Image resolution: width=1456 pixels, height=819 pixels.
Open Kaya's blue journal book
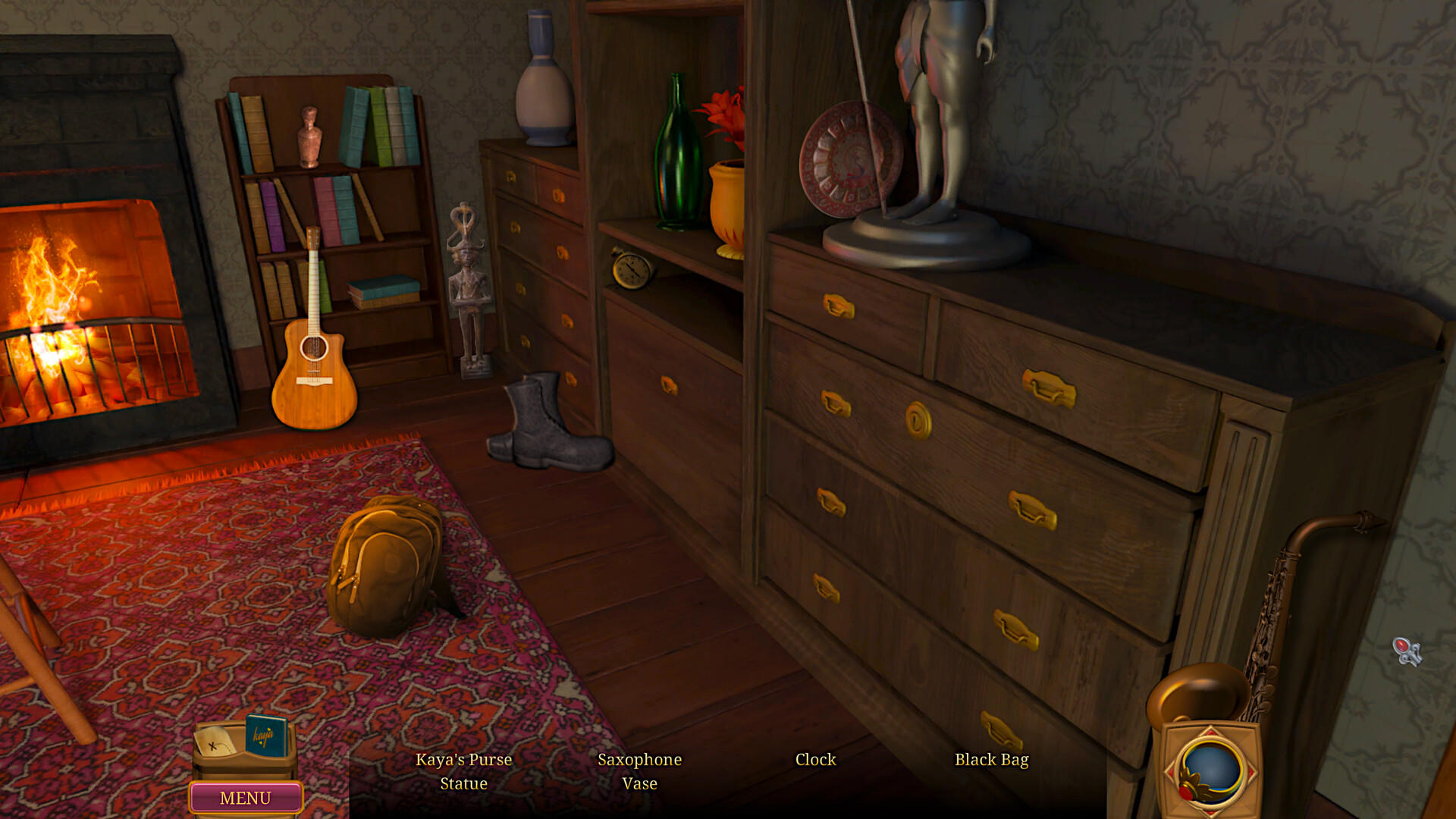[265, 735]
